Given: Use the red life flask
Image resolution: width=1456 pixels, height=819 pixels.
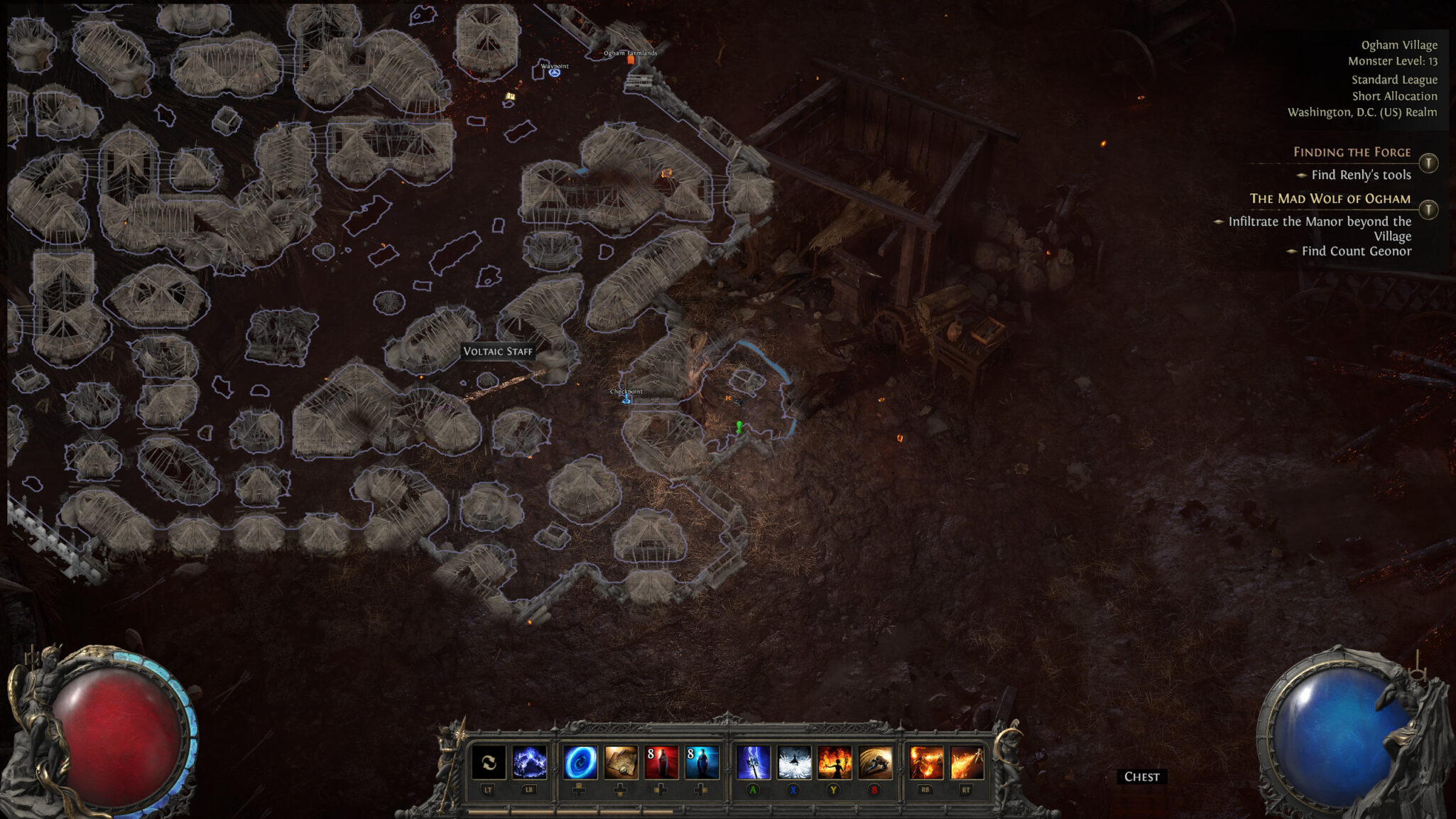Looking at the screenshot, I should click(x=661, y=762).
